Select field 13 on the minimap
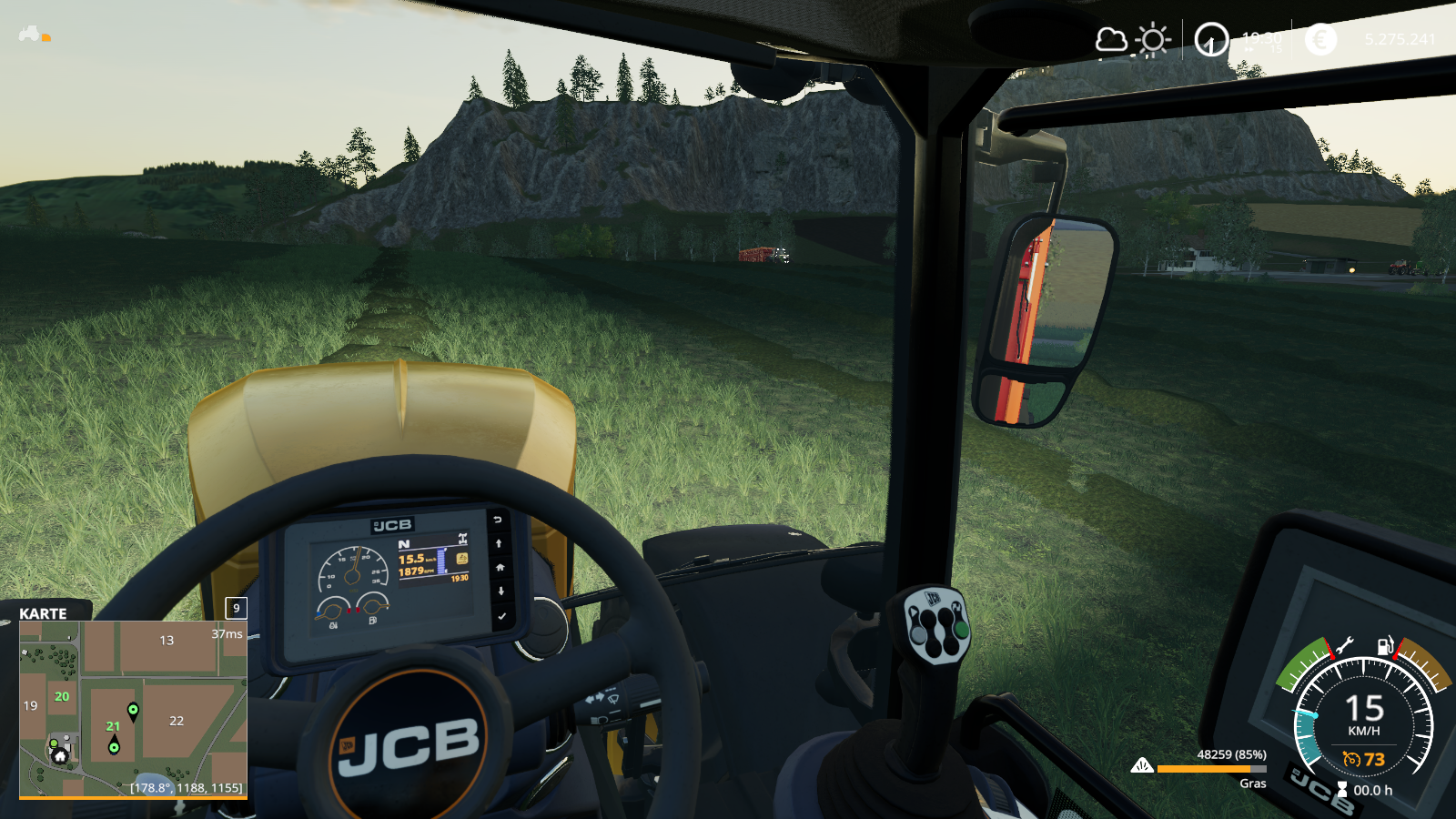1456x819 pixels. click(167, 641)
